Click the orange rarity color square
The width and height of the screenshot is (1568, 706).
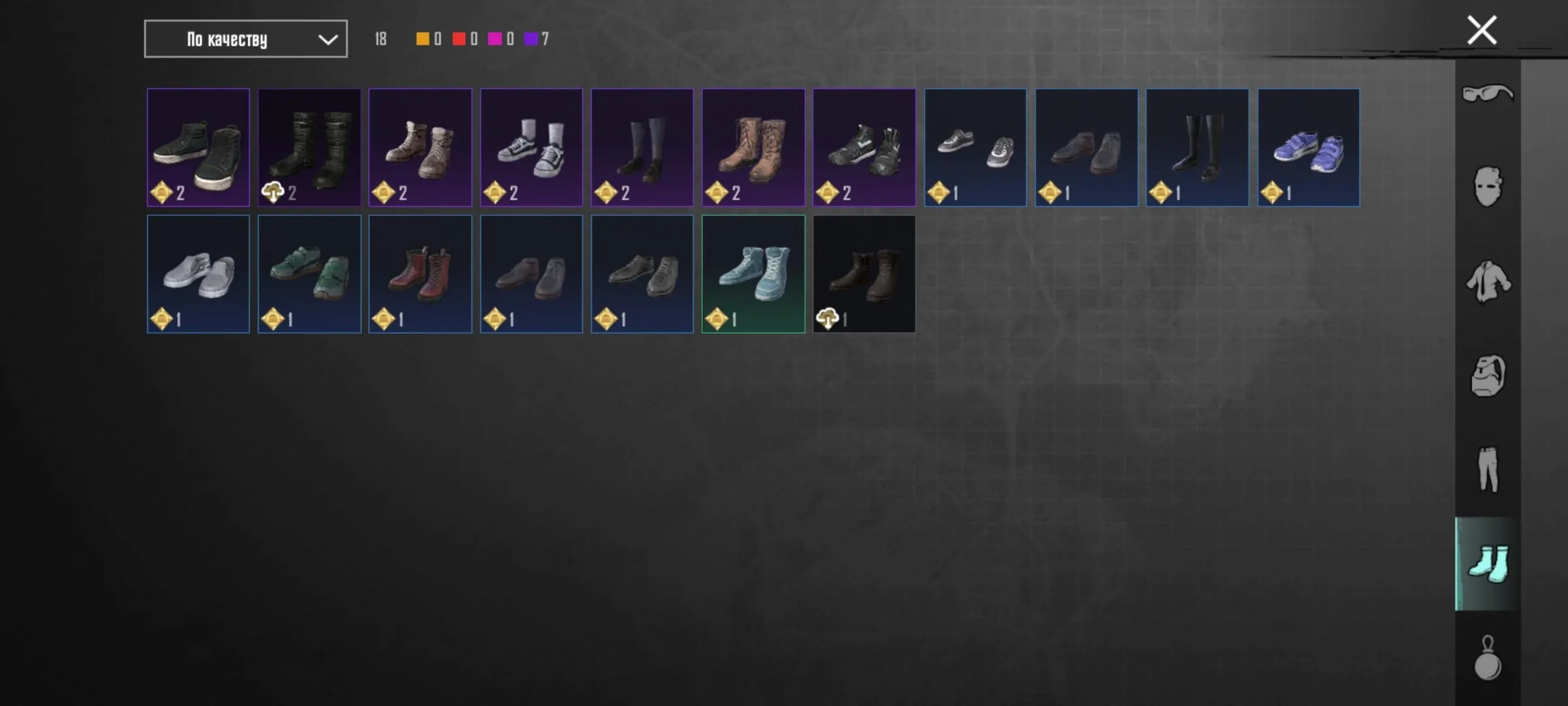tap(421, 39)
